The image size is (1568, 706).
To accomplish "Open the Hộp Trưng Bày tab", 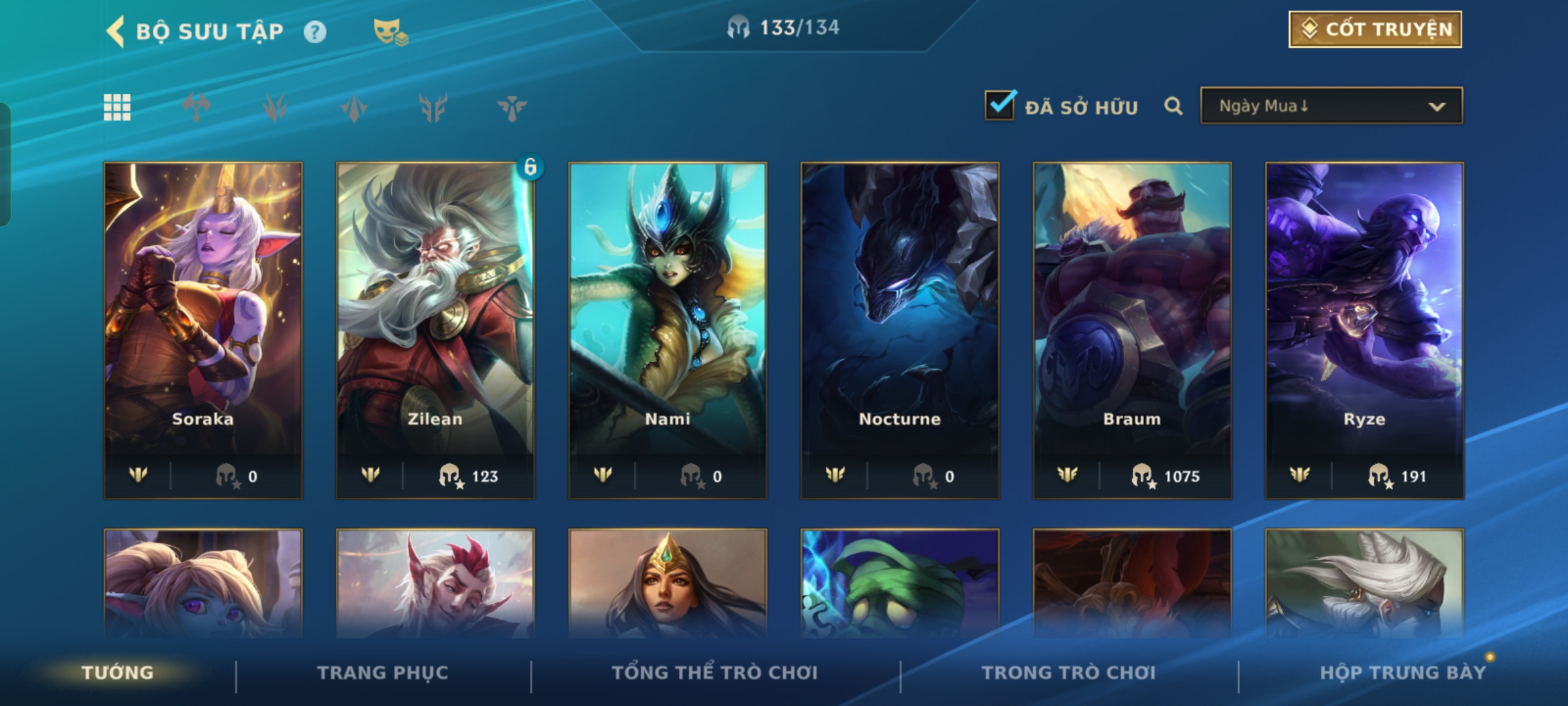I will point(1403,673).
